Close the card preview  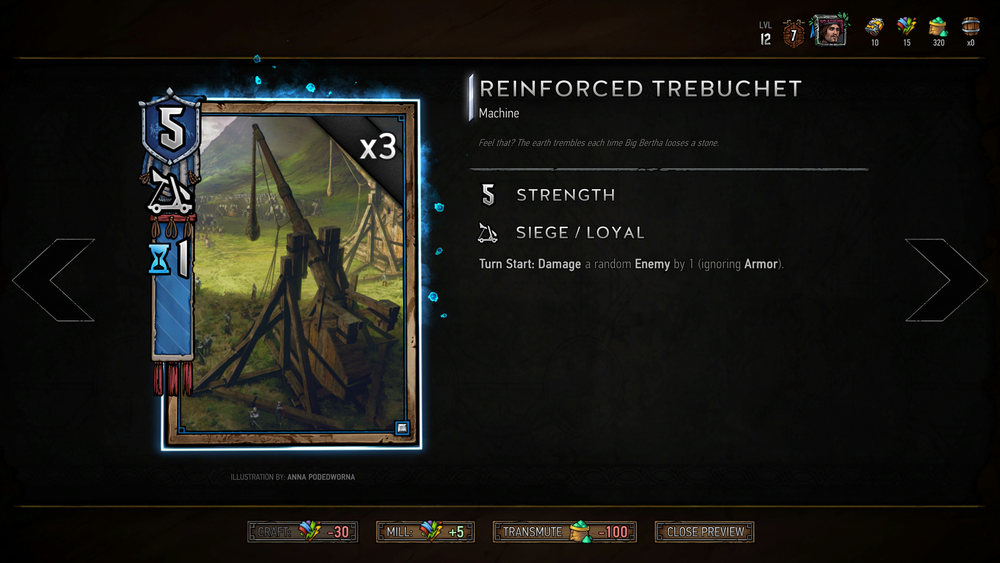point(704,532)
